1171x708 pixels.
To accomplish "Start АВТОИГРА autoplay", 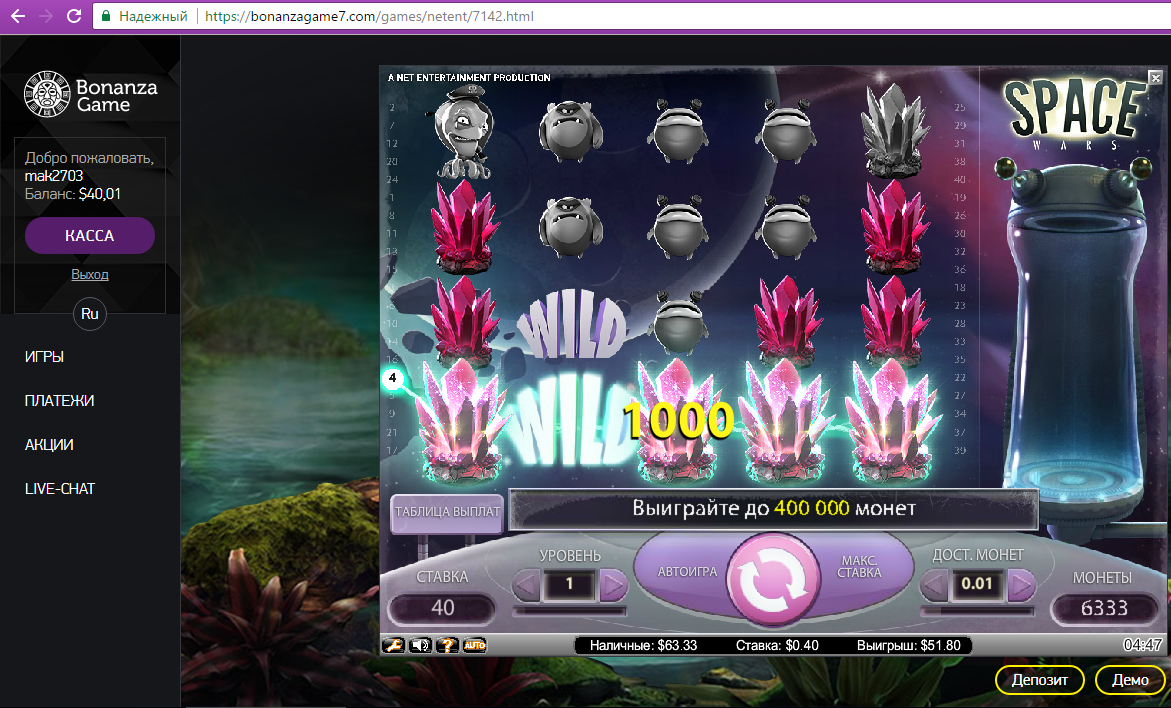I will pos(687,572).
